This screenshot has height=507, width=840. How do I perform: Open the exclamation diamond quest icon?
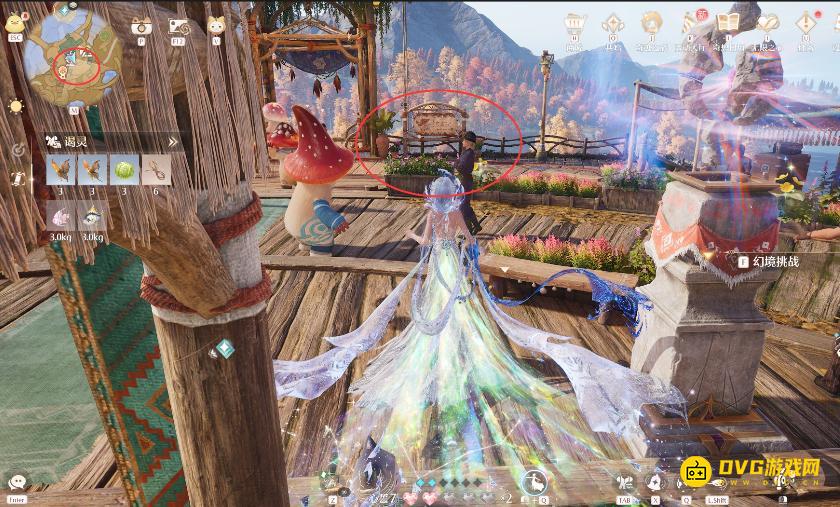tap(804, 24)
